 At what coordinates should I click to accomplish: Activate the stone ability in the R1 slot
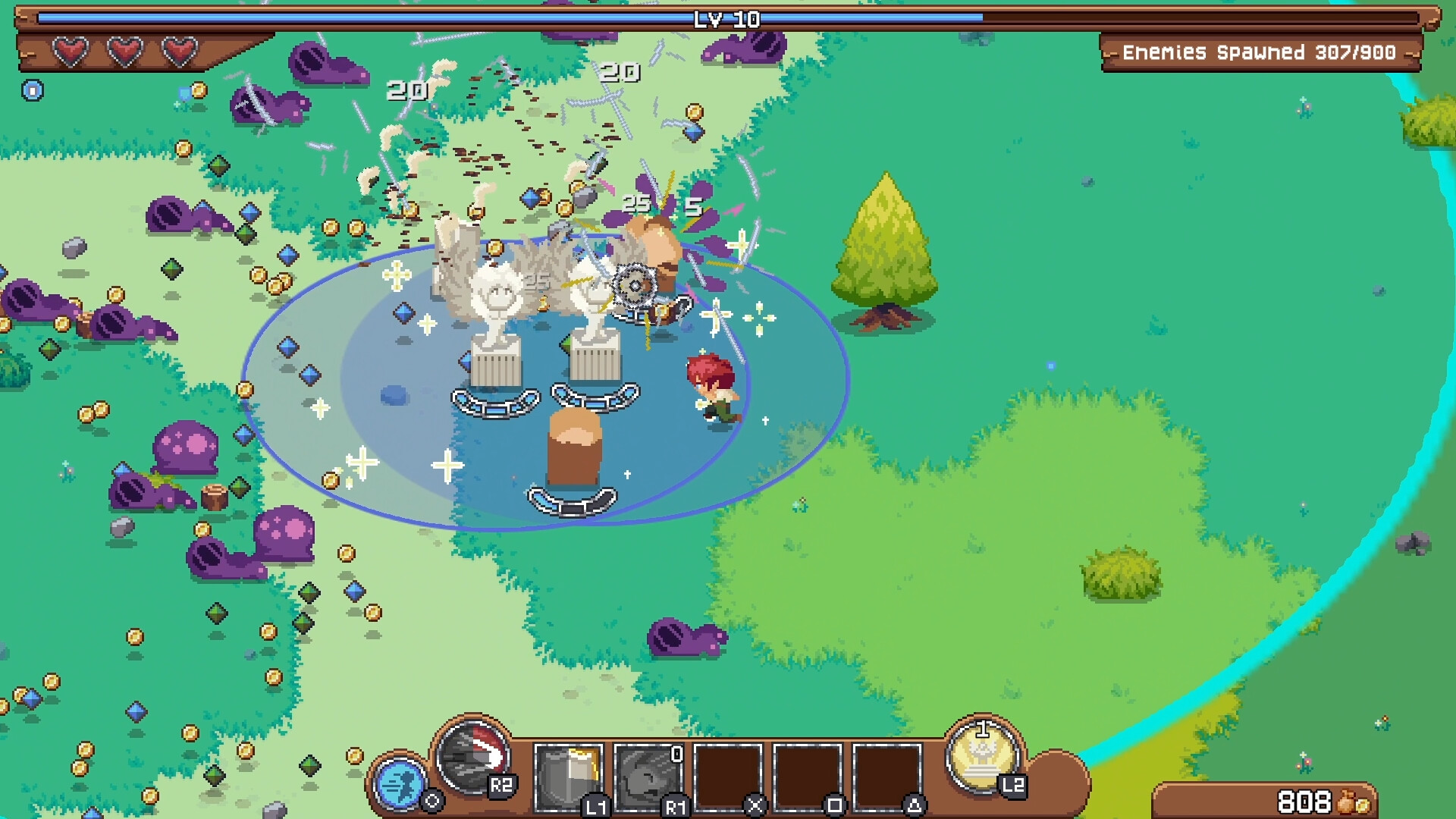click(x=651, y=775)
